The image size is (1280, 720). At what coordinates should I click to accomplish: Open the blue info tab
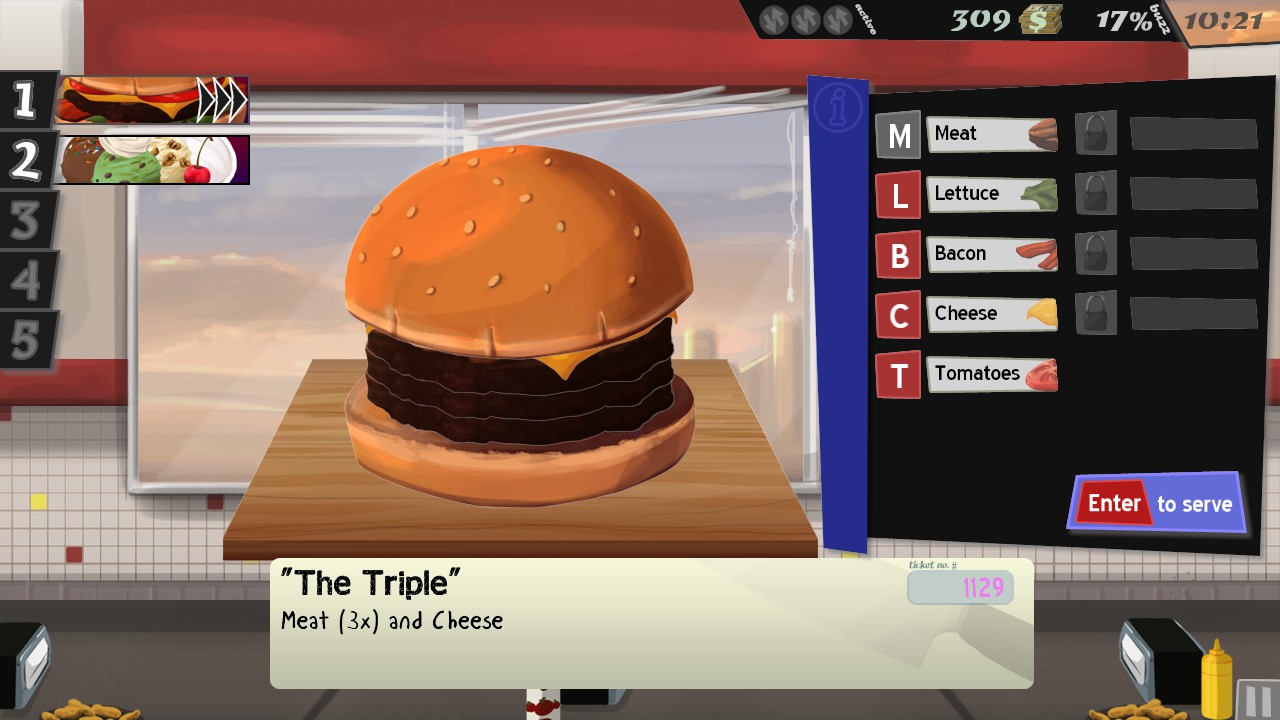coord(837,108)
